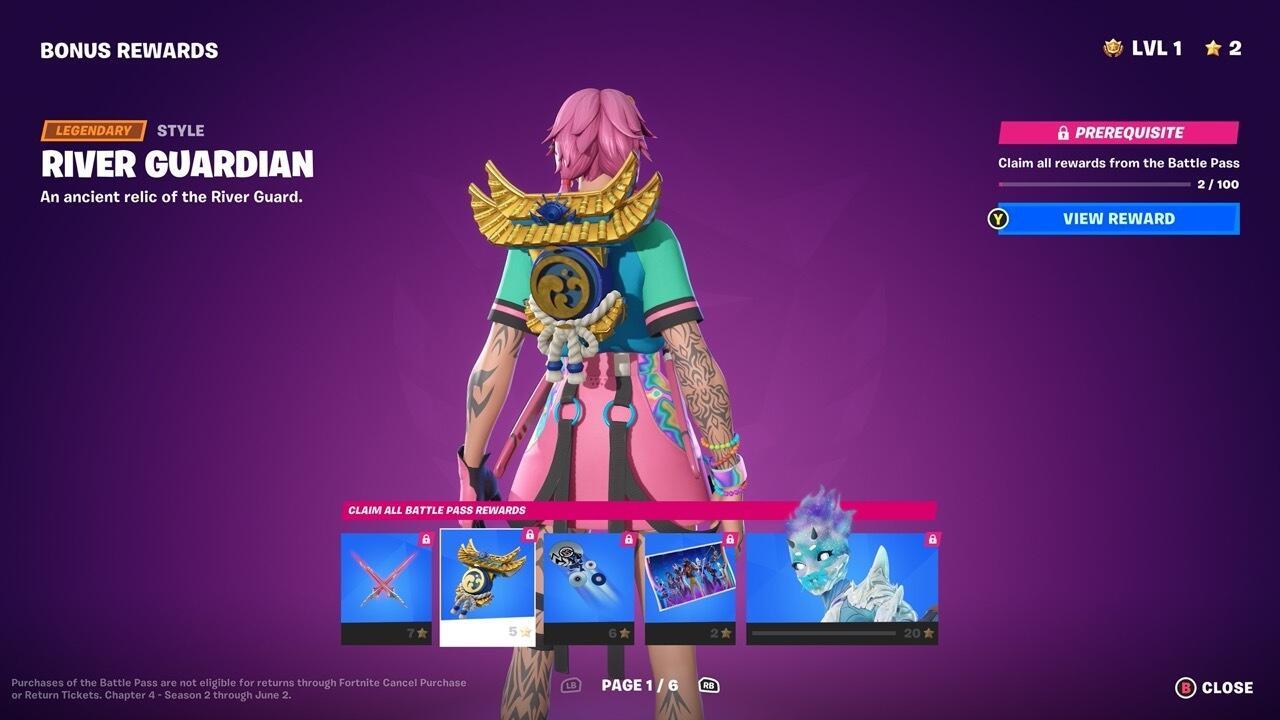Select the golden River Guardian back bling reward
1280x720 pixels.
(488, 580)
